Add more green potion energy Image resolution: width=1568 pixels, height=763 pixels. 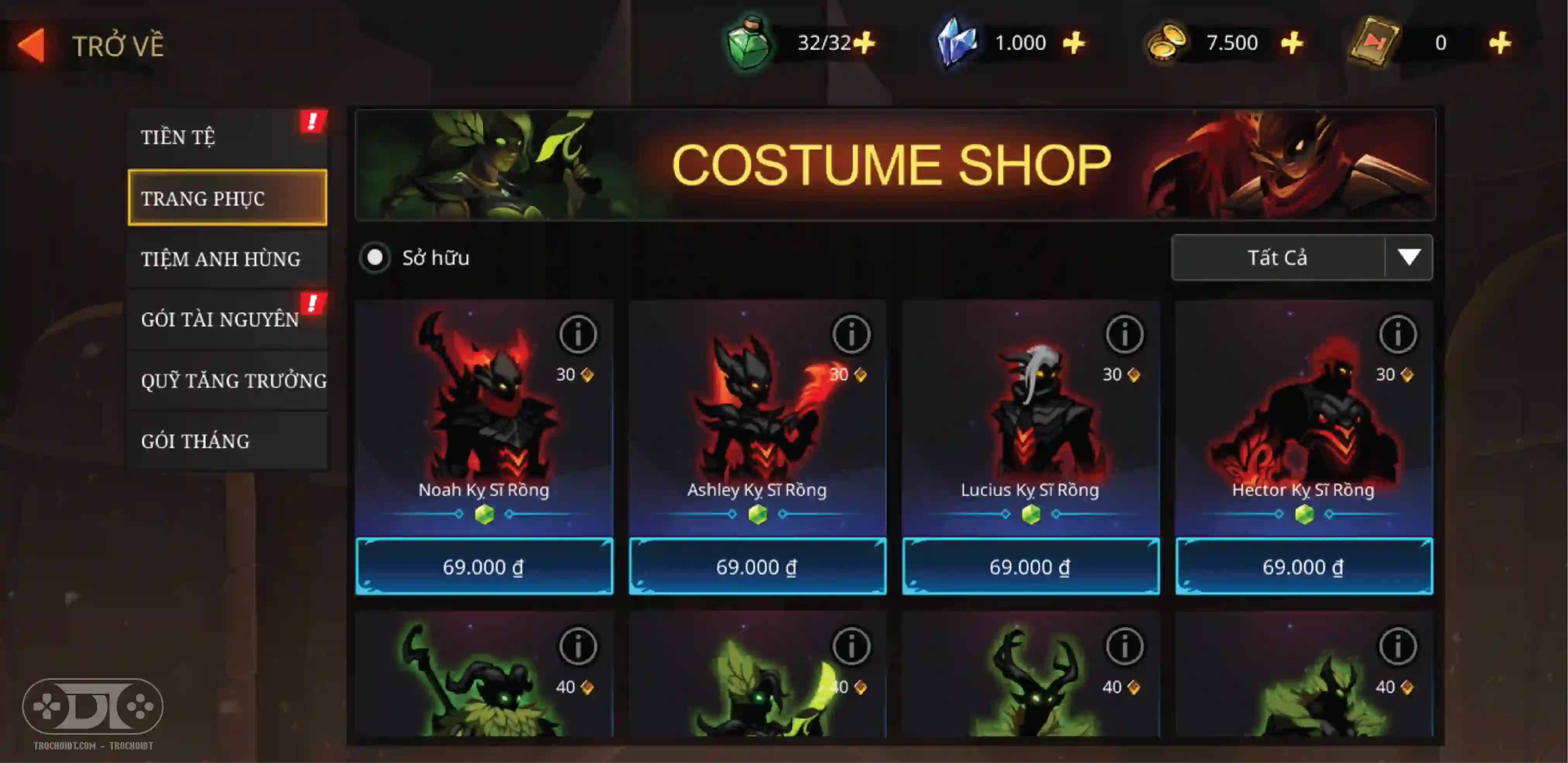[x=864, y=43]
